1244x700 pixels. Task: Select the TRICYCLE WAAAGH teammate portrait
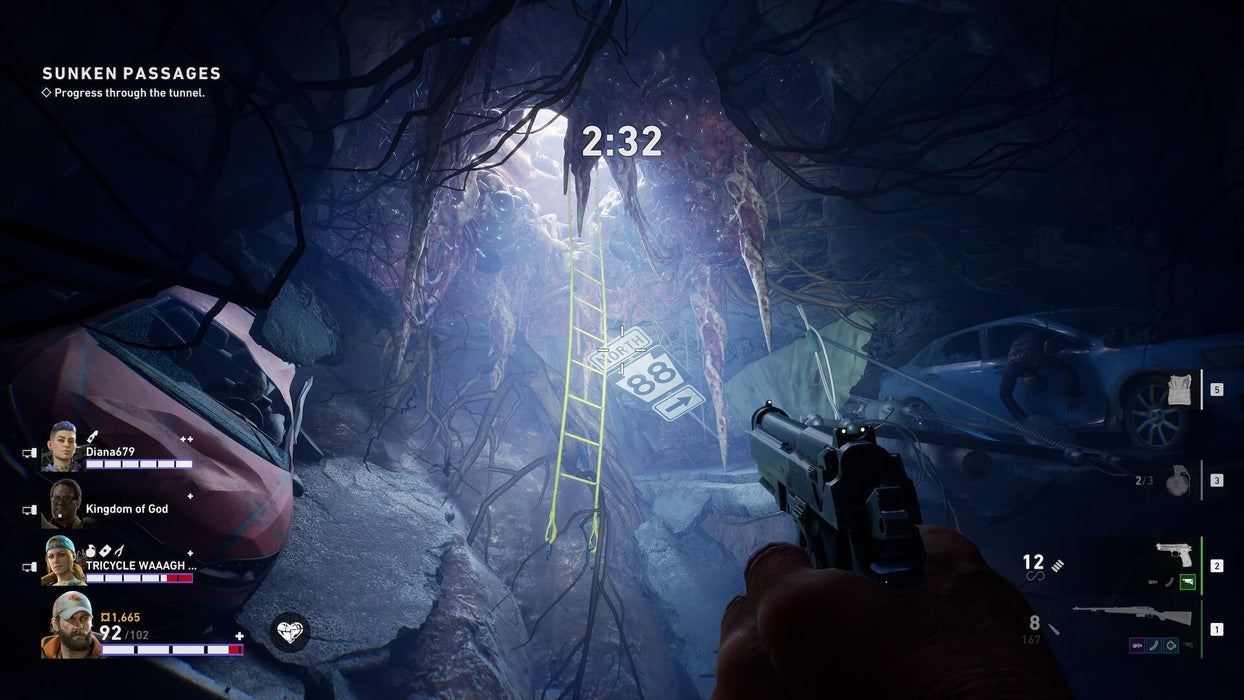point(62,561)
